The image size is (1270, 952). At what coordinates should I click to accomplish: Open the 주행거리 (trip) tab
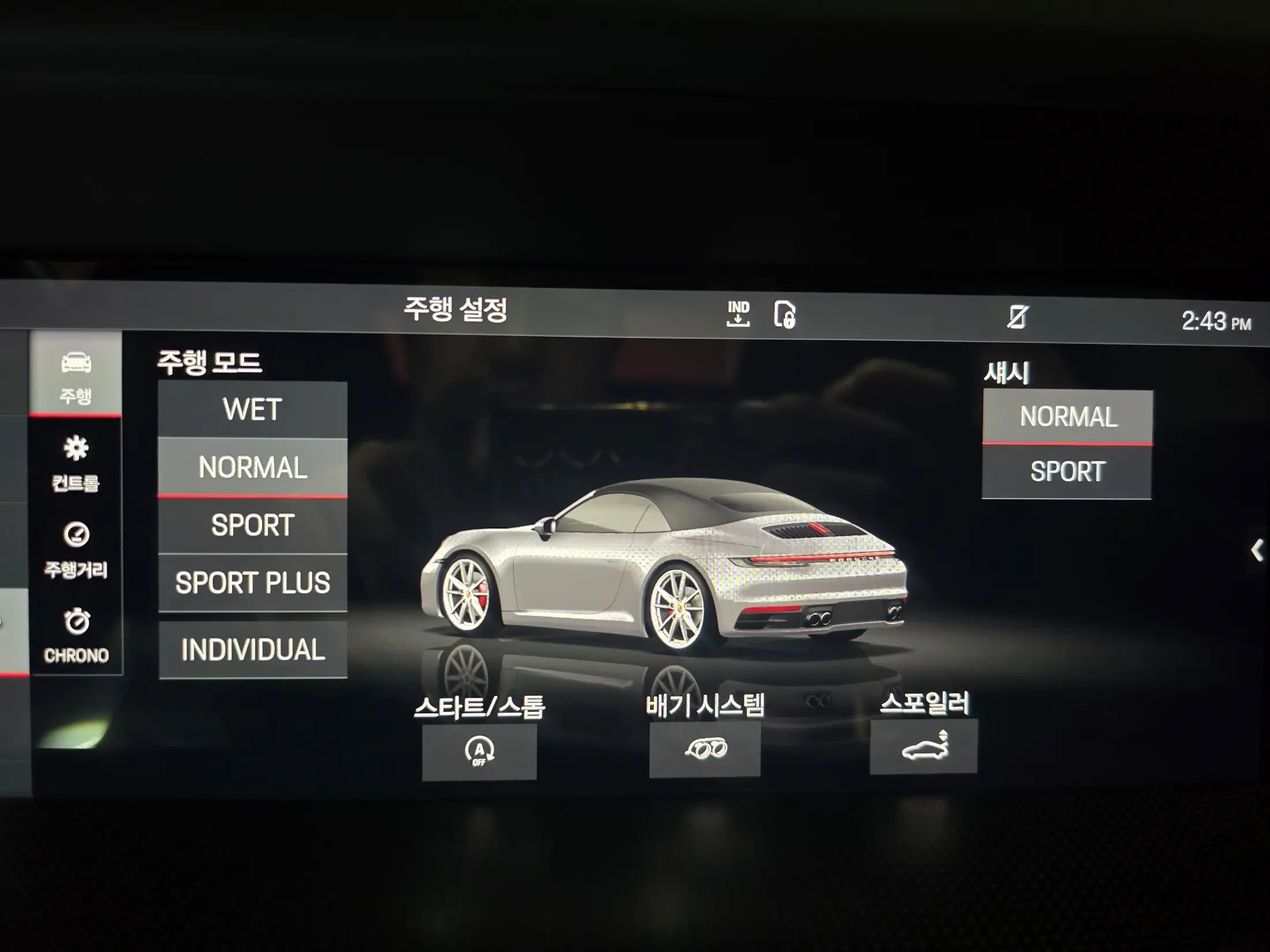pos(76,549)
